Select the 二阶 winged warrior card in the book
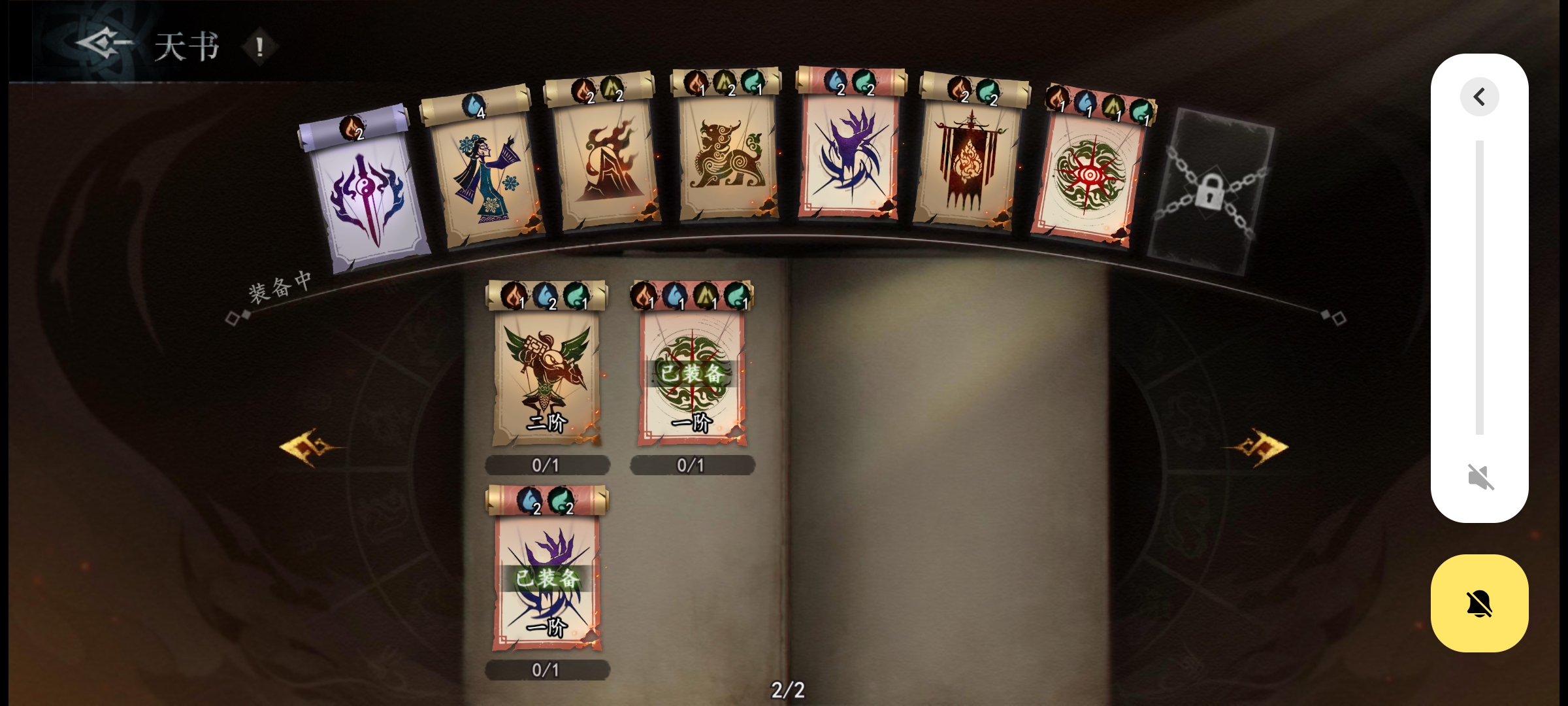 click(546, 376)
